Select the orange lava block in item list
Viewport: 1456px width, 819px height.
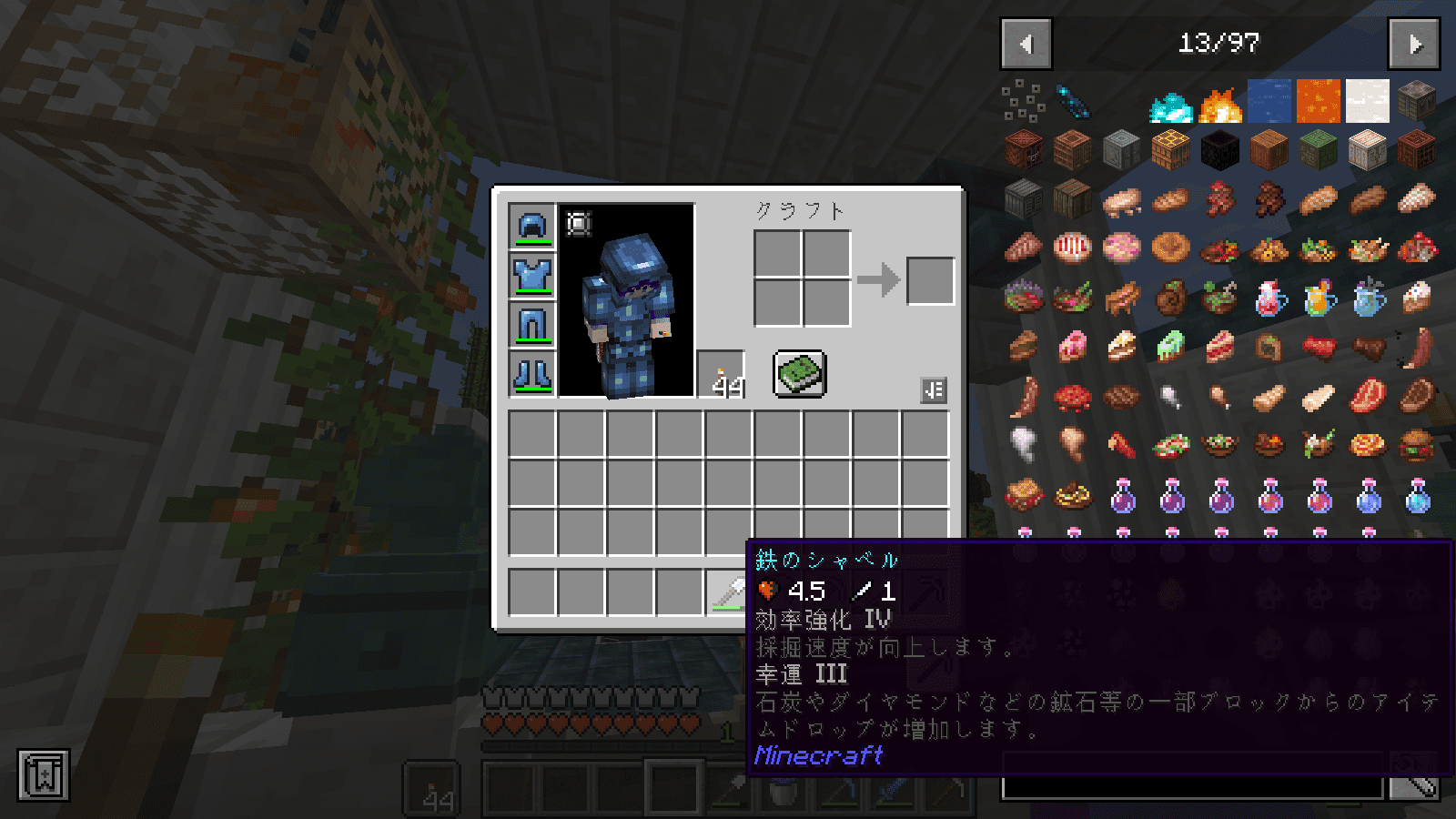point(1319,101)
